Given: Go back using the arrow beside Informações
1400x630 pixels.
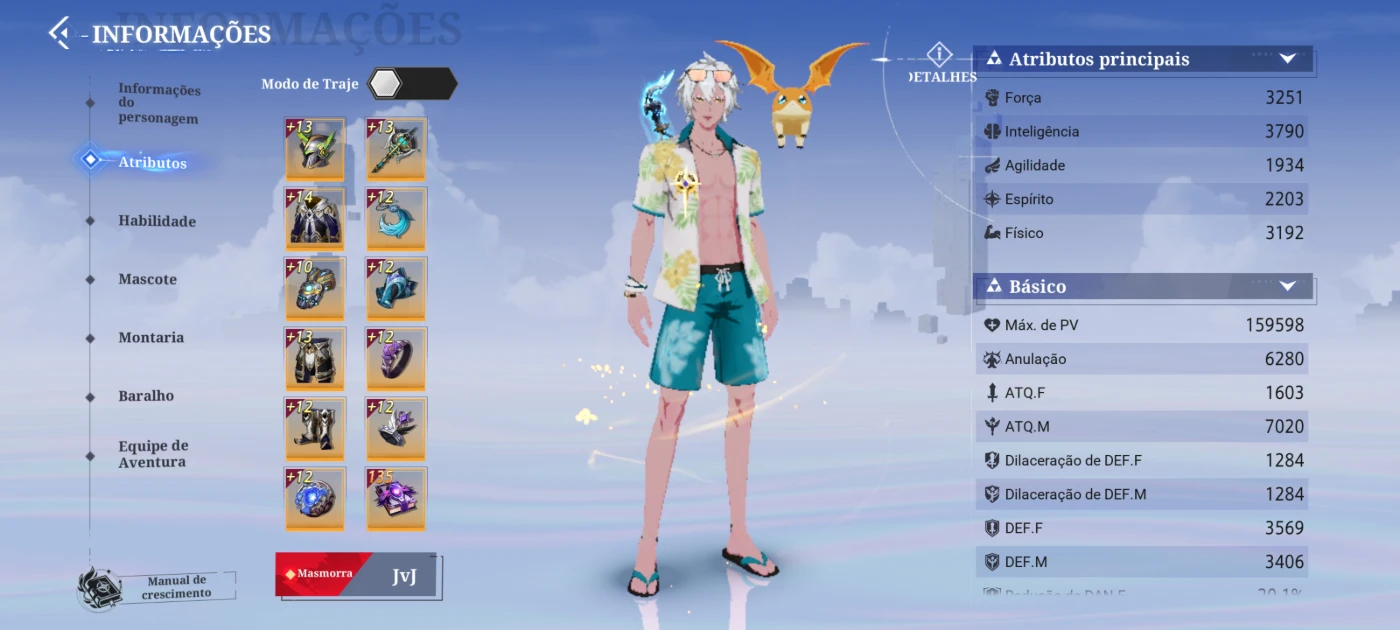Looking at the screenshot, I should tap(60, 33).
